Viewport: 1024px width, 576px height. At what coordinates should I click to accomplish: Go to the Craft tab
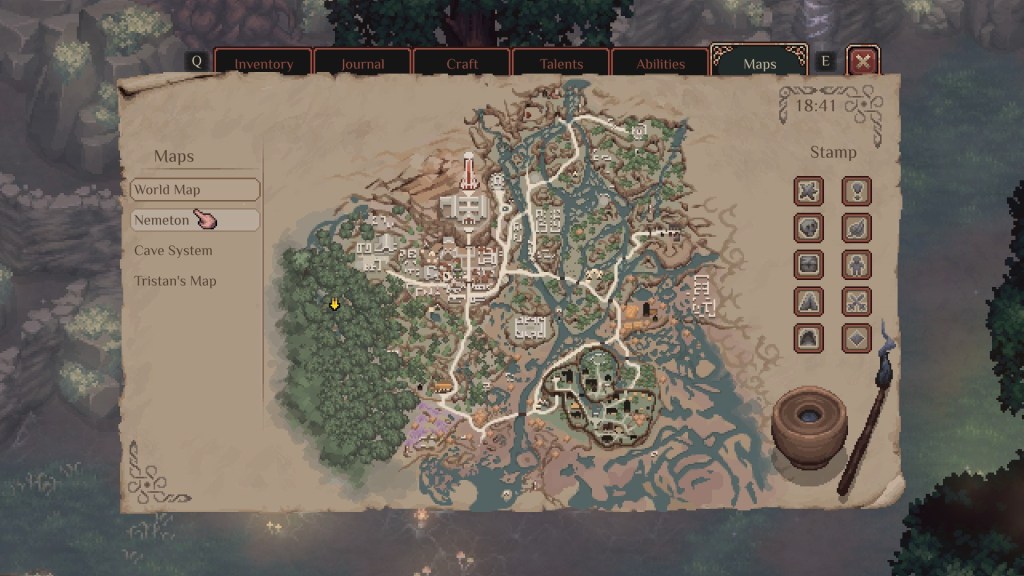(461, 64)
